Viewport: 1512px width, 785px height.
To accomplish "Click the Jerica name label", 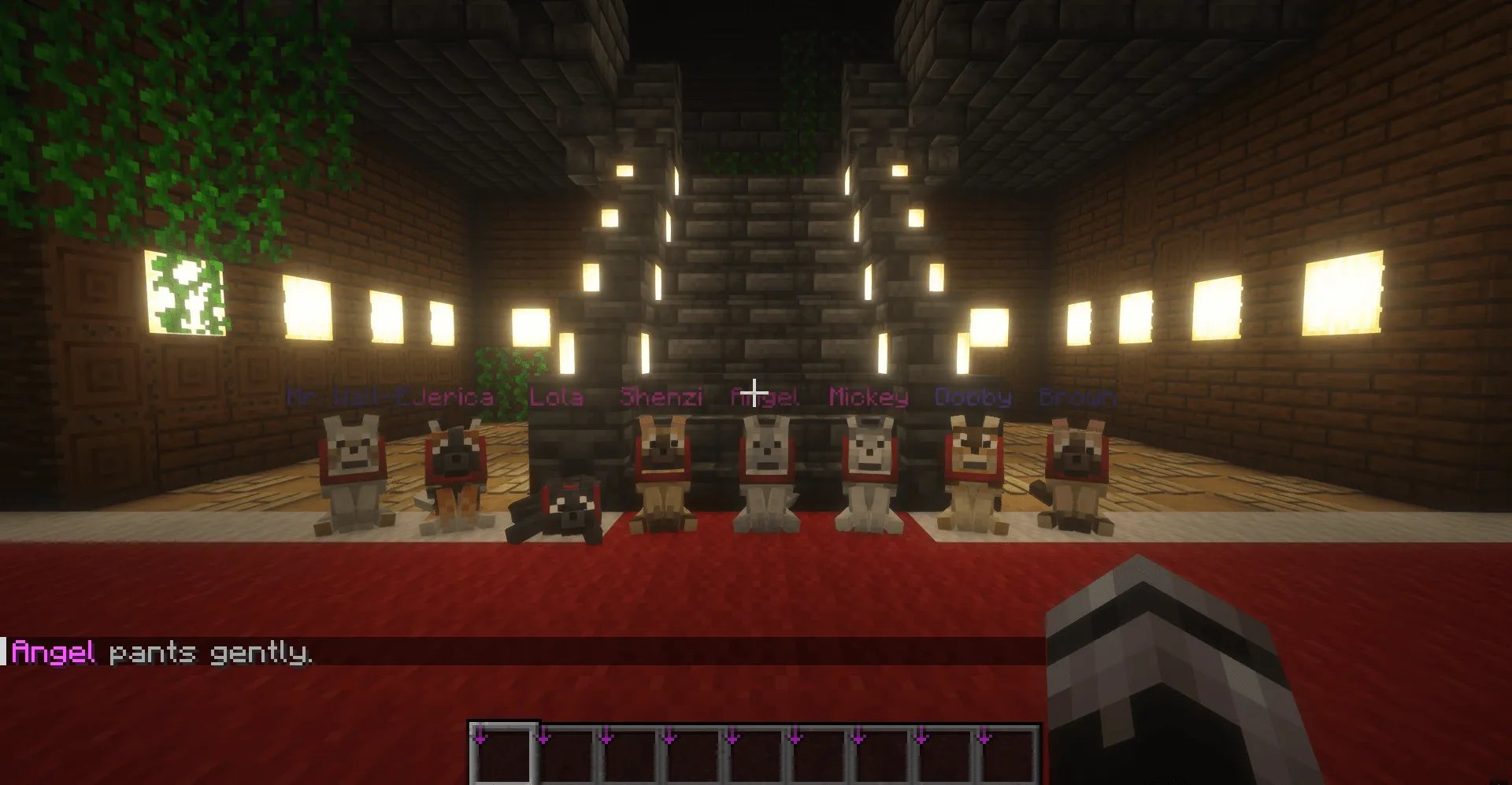I will point(454,398).
